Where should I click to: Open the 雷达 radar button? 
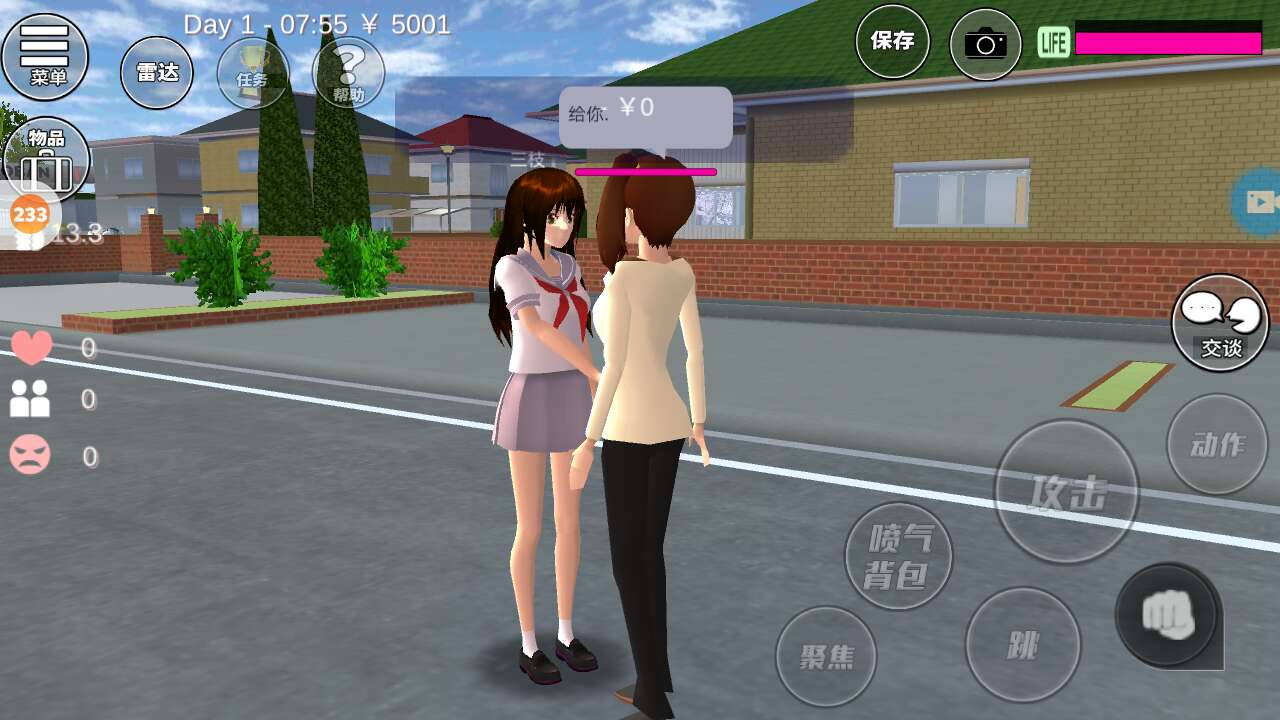[x=157, y=73]
